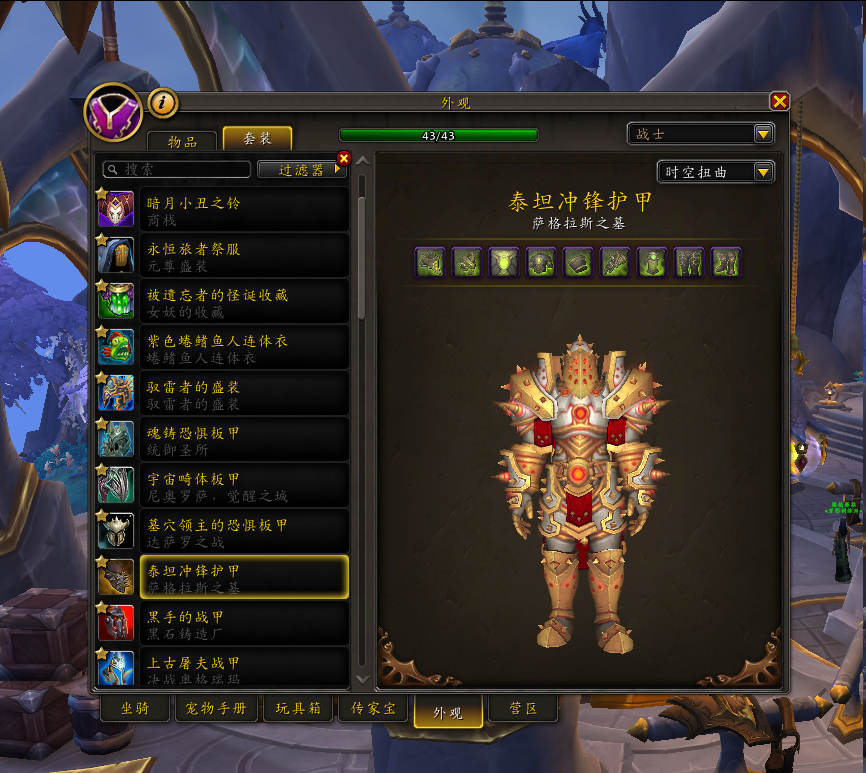The image size is (866, 773).
Task: Choose the 黑手的战甲 set
Action: pyautogui.click(x=222, y=623)
